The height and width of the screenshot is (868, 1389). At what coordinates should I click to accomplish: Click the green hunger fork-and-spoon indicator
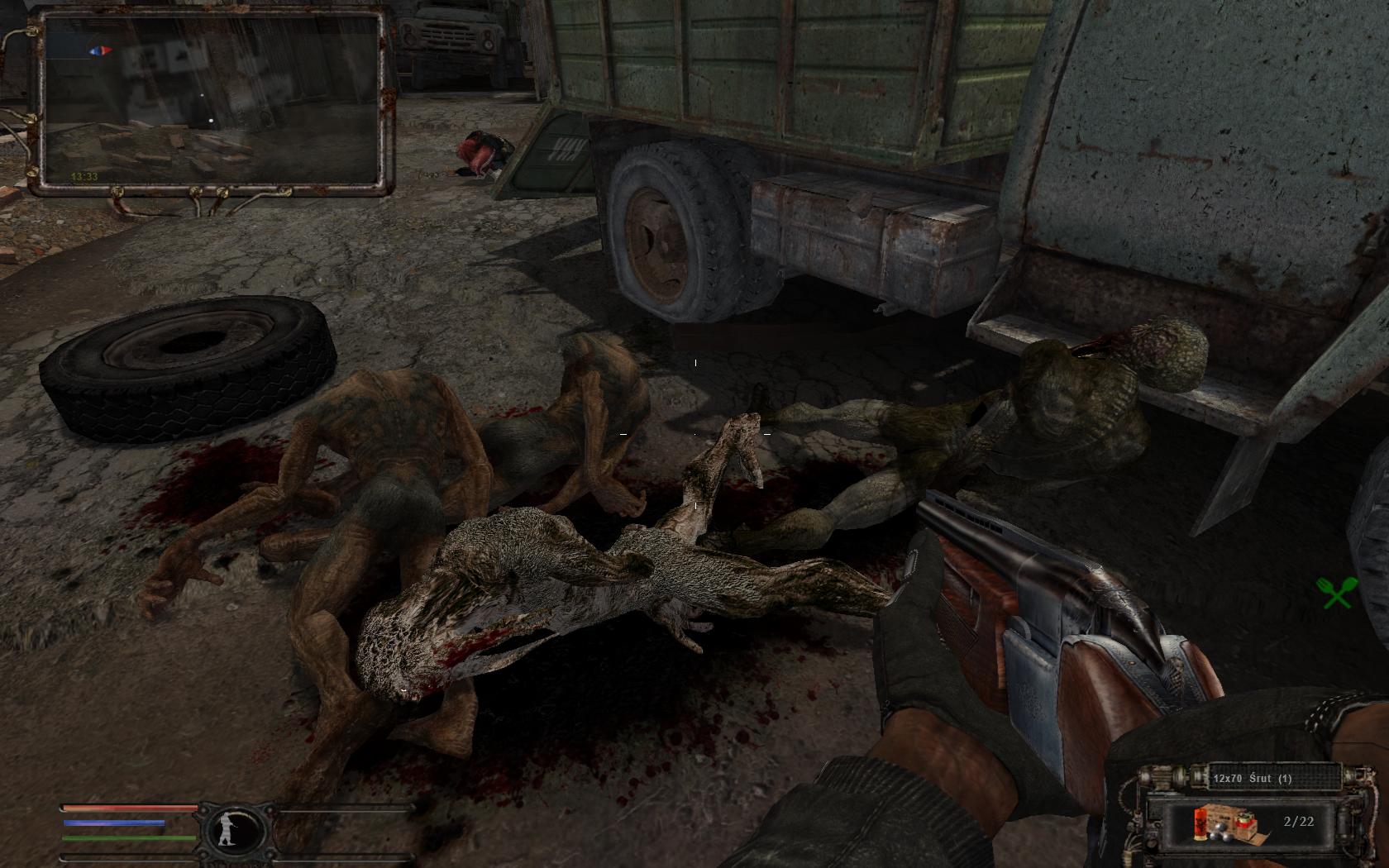pyautogui.click(x=1335, y=593)
